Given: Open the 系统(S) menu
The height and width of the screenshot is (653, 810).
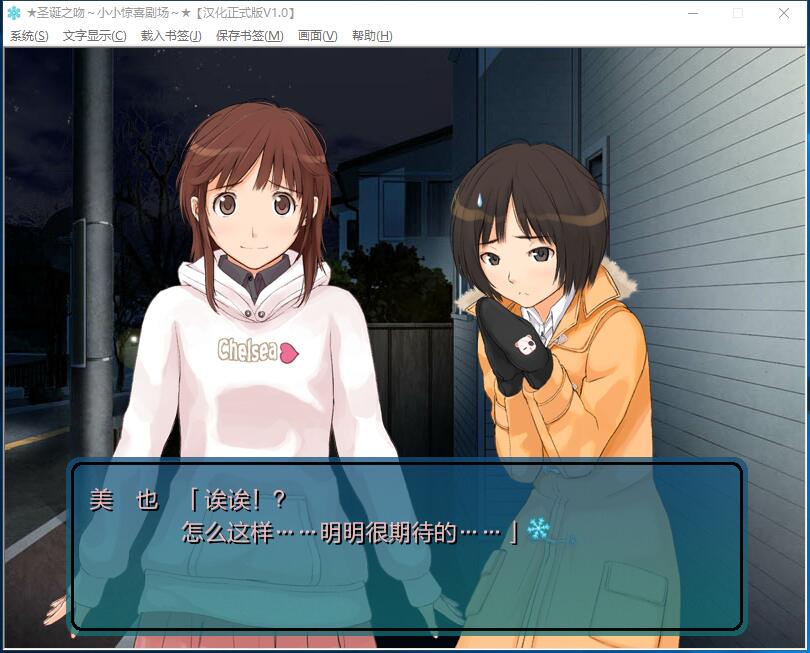Looking at the screenshot, I should (29, 36).
